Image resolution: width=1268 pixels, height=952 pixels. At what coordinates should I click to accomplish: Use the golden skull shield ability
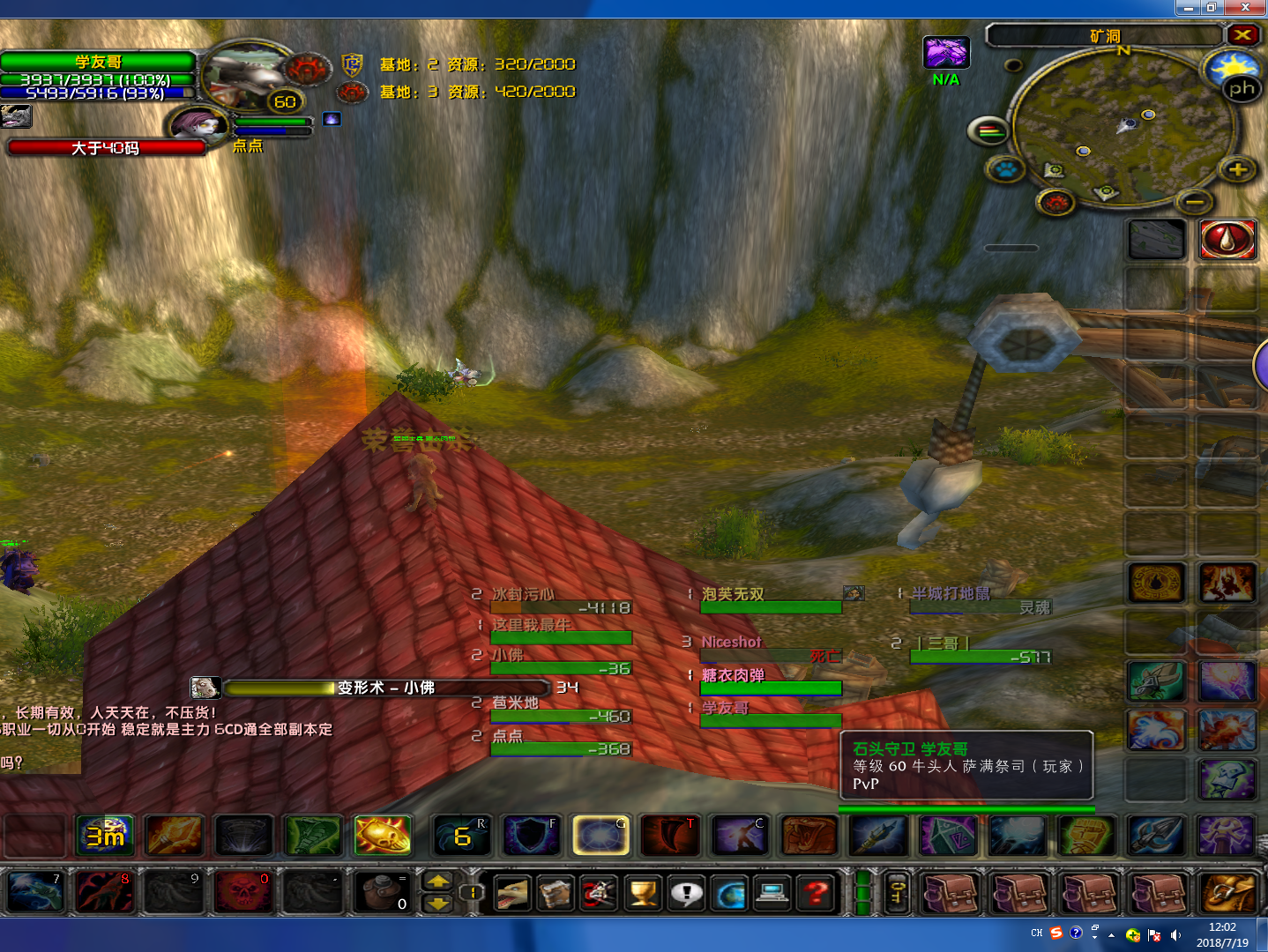(x=383, y=836)
